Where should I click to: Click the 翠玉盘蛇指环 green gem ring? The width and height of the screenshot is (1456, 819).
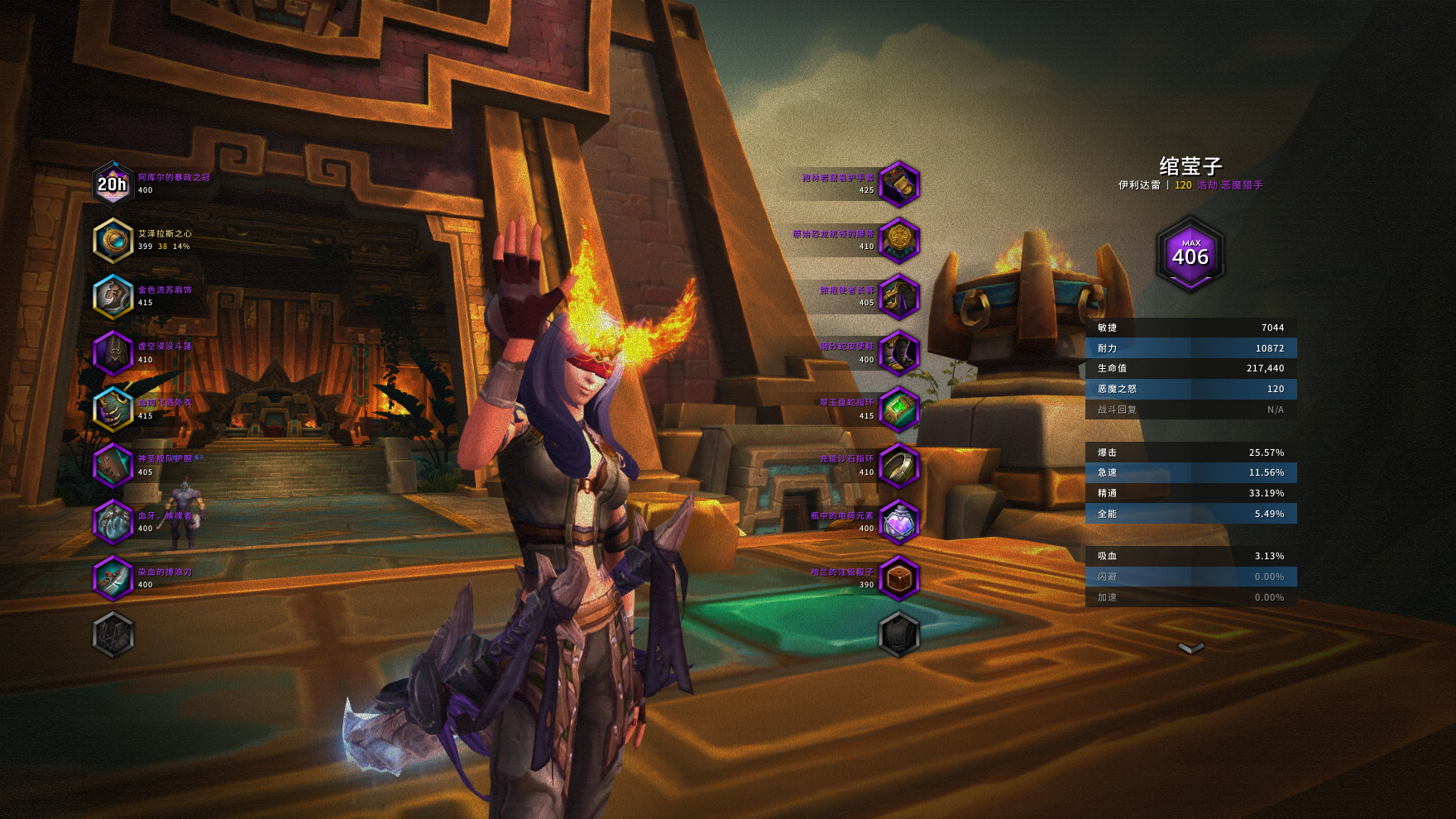pos(898,409)
